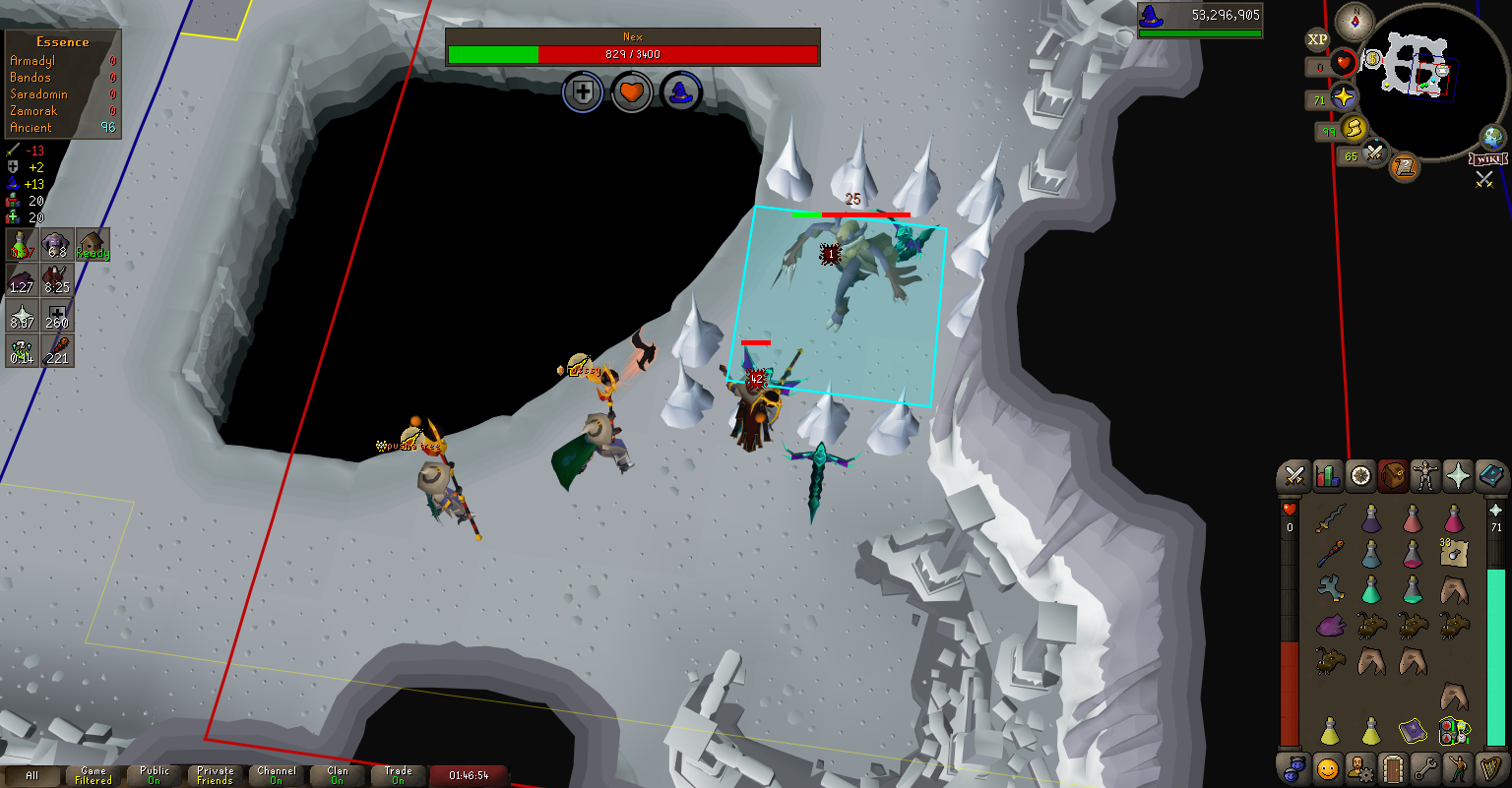Switch to the Prayer tab
Screen dimensions: 1512x788
tap(1458, 477)
